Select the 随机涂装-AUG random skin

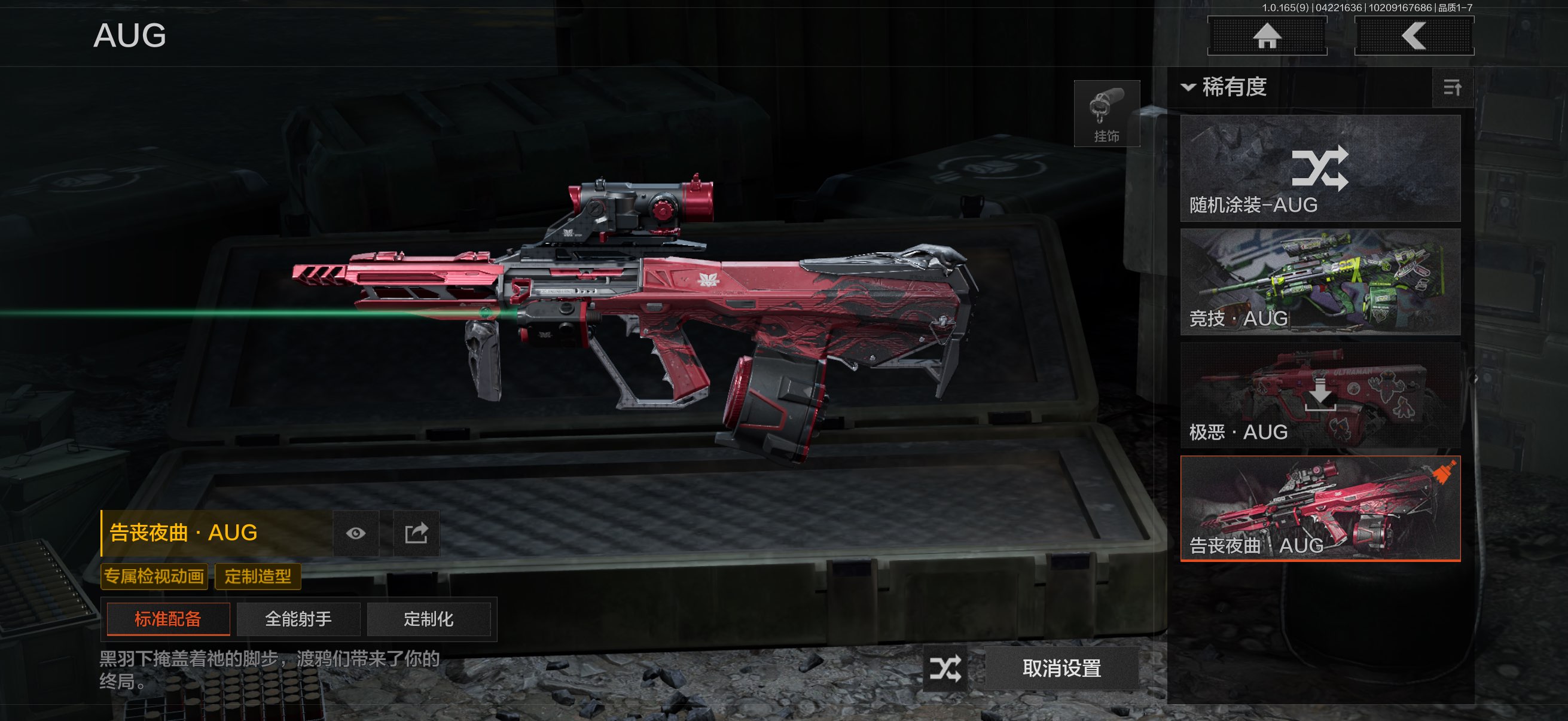(1320, 169)
